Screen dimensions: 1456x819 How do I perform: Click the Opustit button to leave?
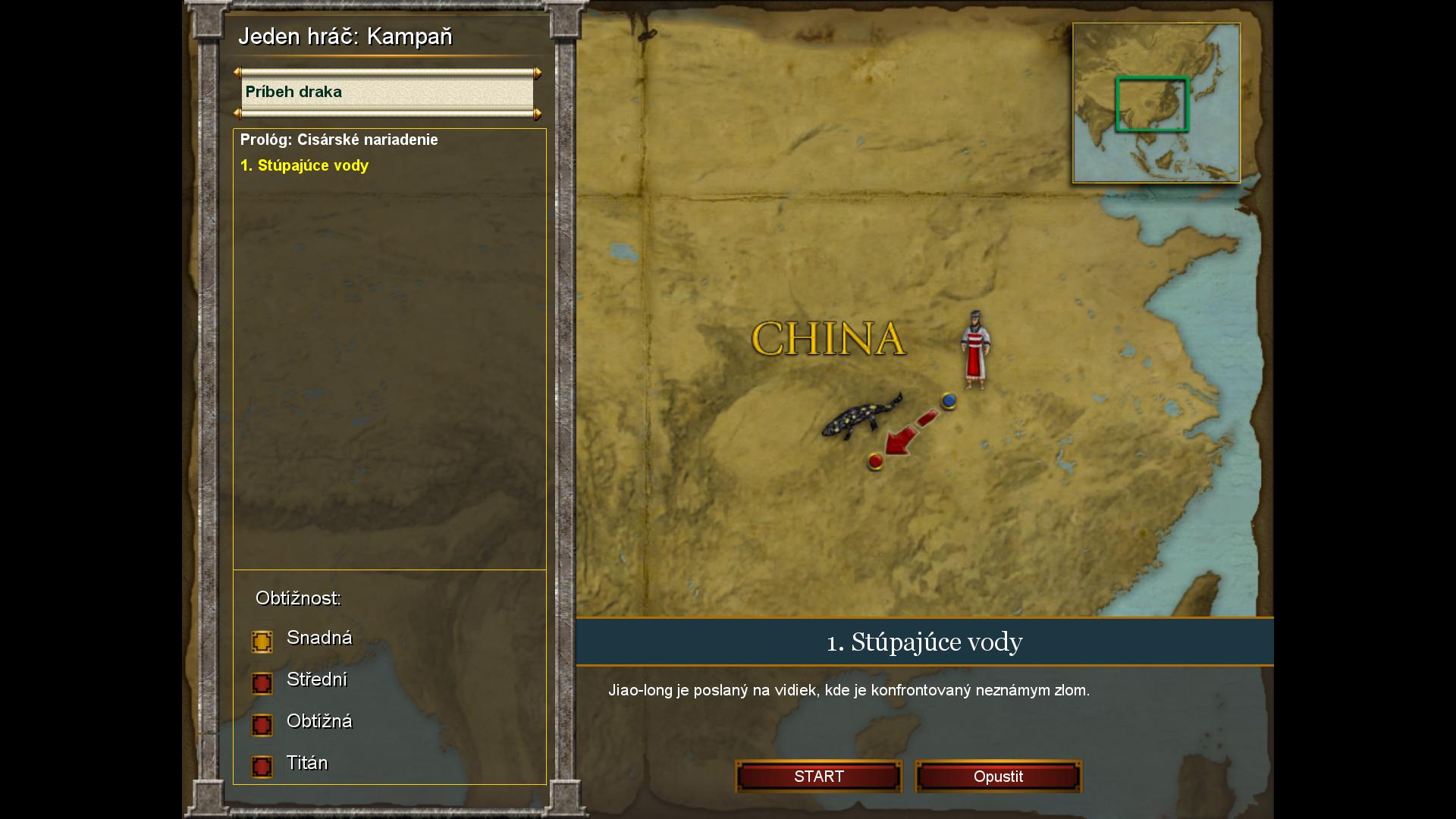click(998, 777)
